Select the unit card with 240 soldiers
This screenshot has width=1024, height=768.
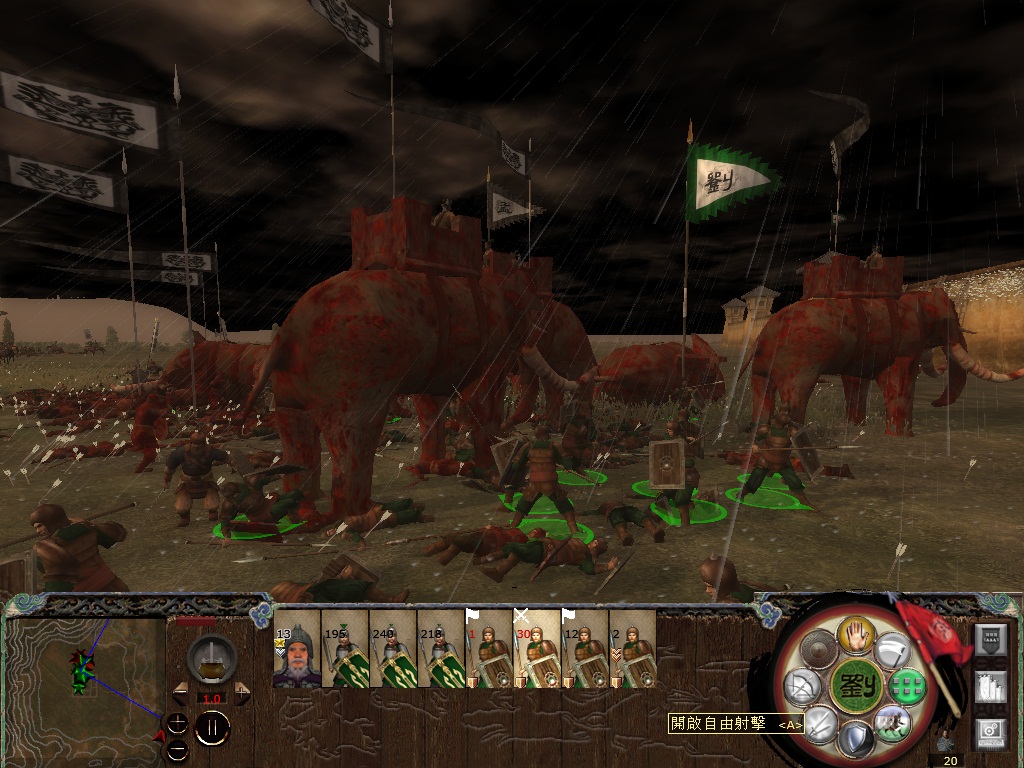coord(393,649)
